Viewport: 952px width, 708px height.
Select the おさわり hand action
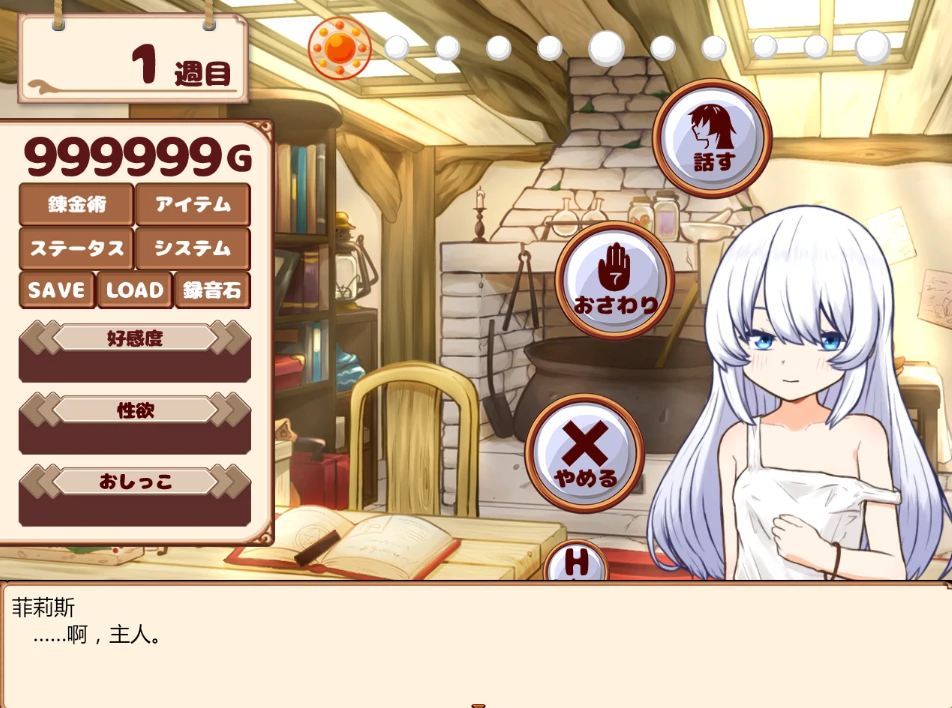(615, 280)
